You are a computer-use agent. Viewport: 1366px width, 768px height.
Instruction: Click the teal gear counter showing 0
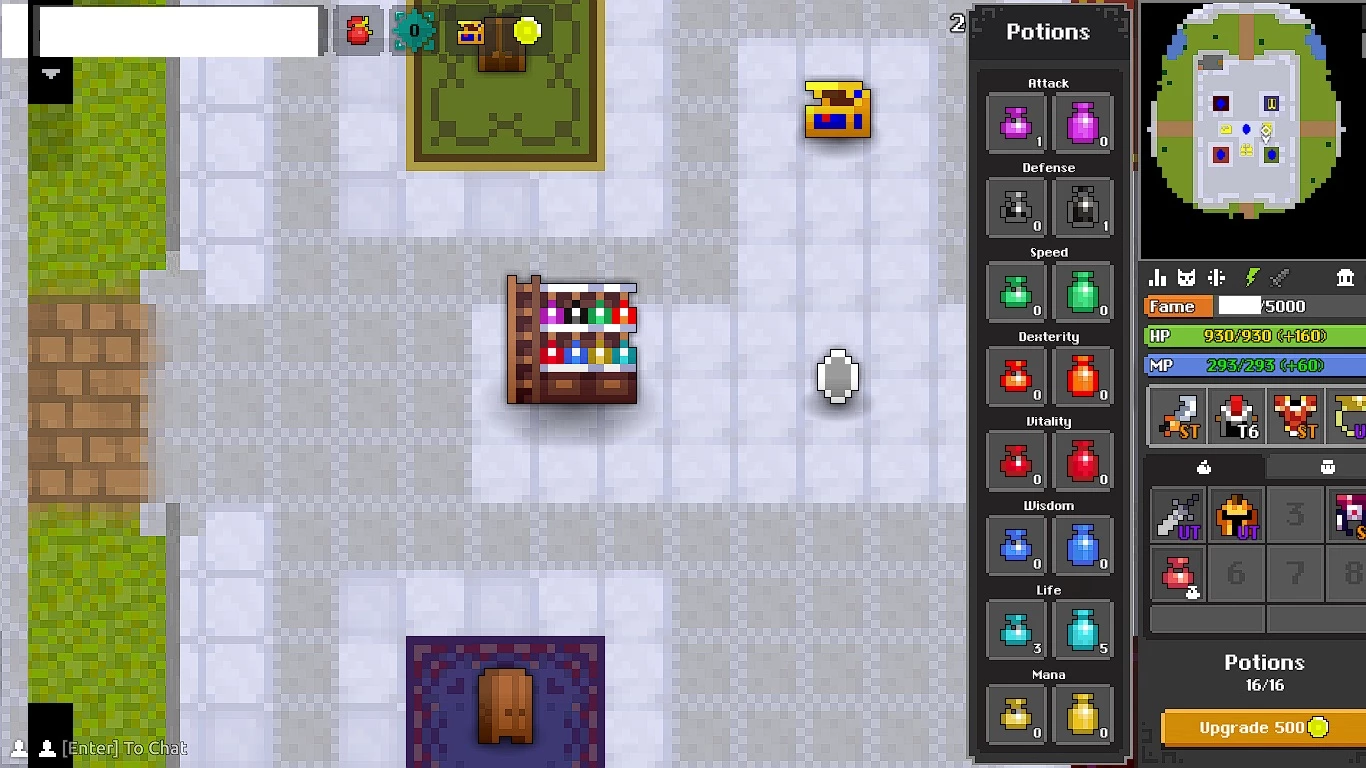point(413,30)
